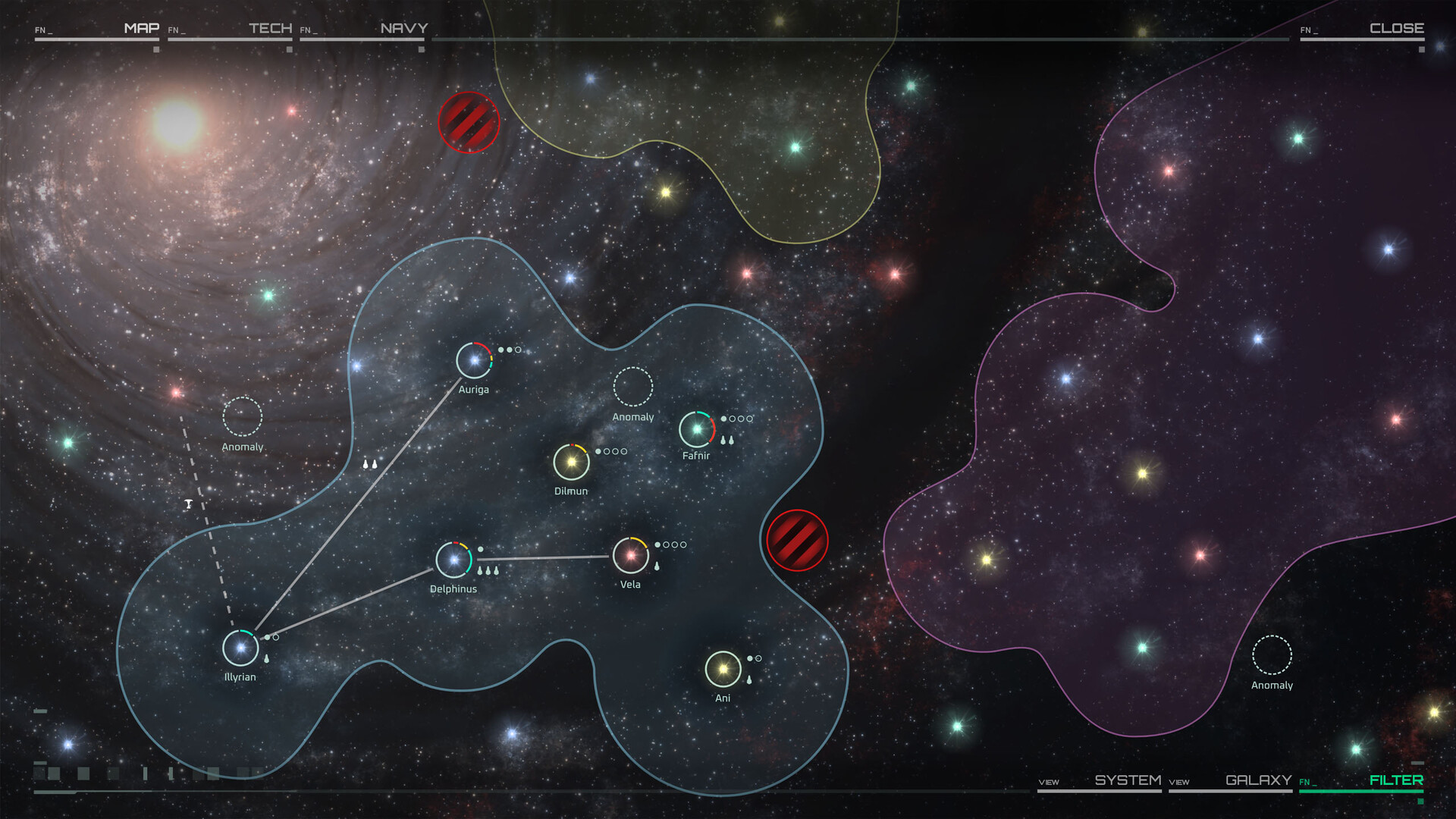Switch to the TECH tab
This screenshot has width=1456, height=819.
(x=270, y=29)
